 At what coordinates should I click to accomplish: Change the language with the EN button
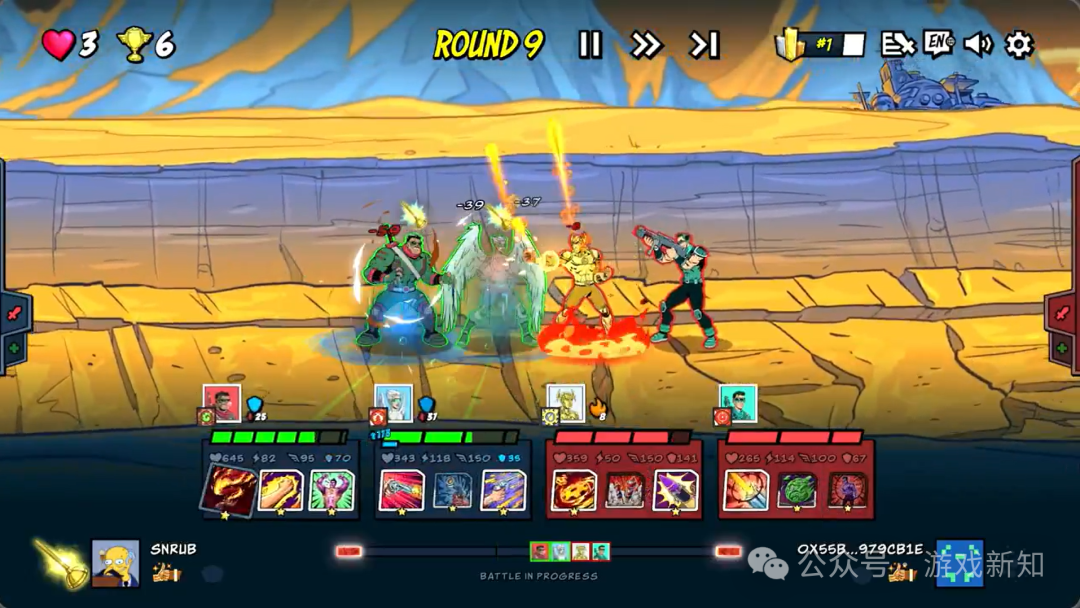(x=938, y=45)
